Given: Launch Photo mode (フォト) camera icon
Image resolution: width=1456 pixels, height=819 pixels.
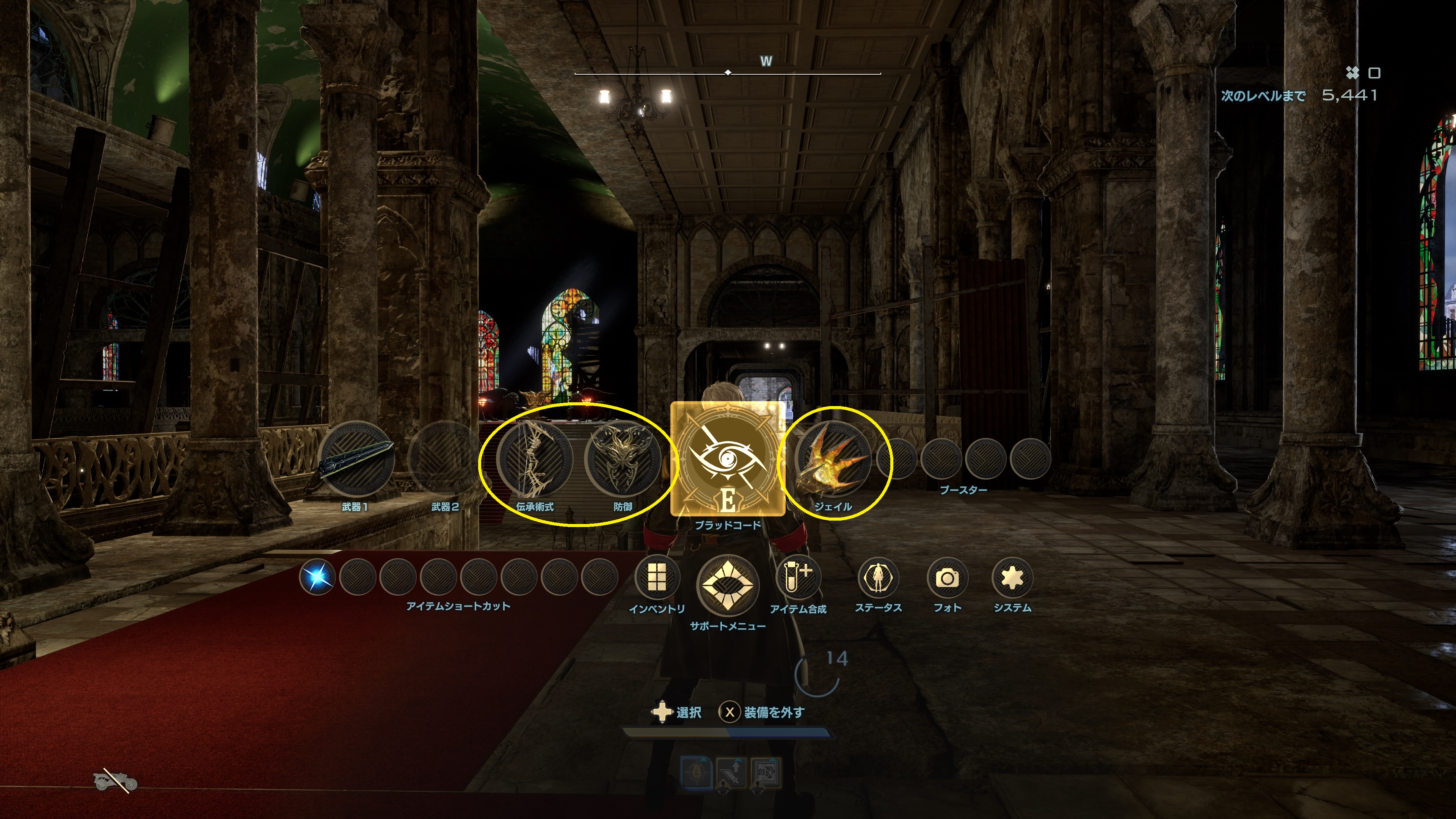Looking at the screenshot, I should 947,577.
